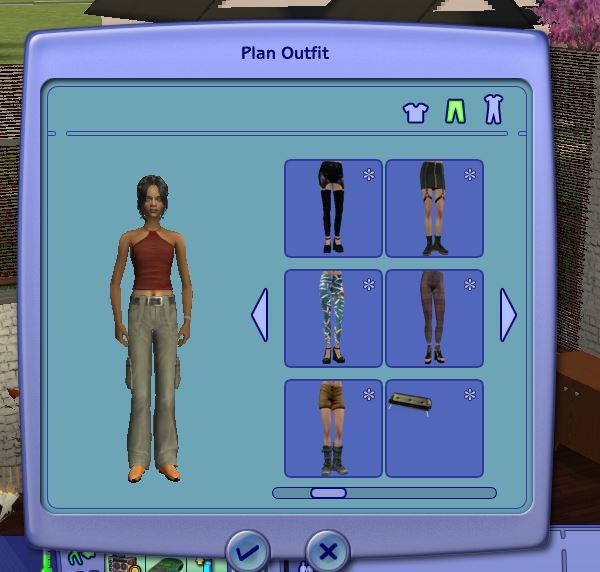Switch to the tops shirt category
This screenshot has width=600, height=572.
pyautogui.click(x=415, y=112)
